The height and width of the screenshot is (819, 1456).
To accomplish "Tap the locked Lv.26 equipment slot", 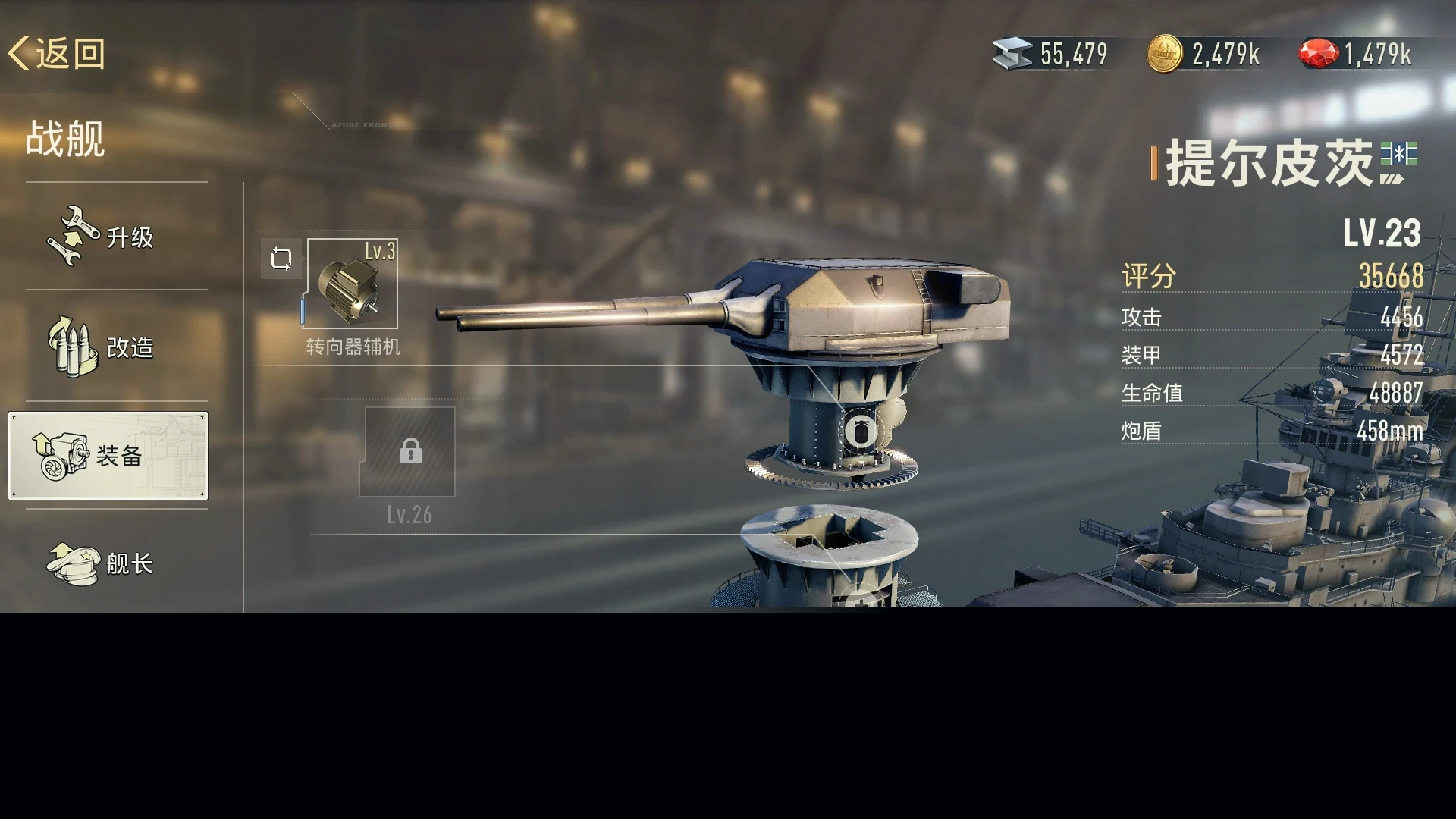I will point(409,452).
